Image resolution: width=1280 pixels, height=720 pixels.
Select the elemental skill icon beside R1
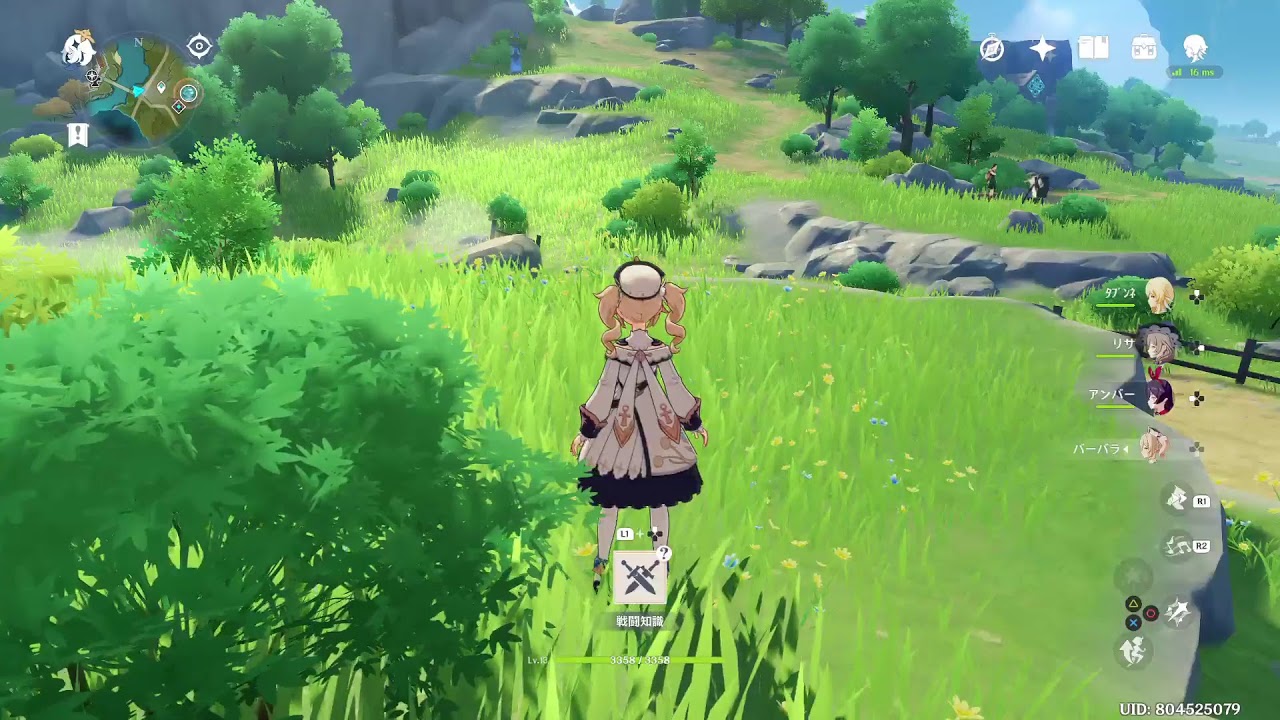click(1176, 499)
